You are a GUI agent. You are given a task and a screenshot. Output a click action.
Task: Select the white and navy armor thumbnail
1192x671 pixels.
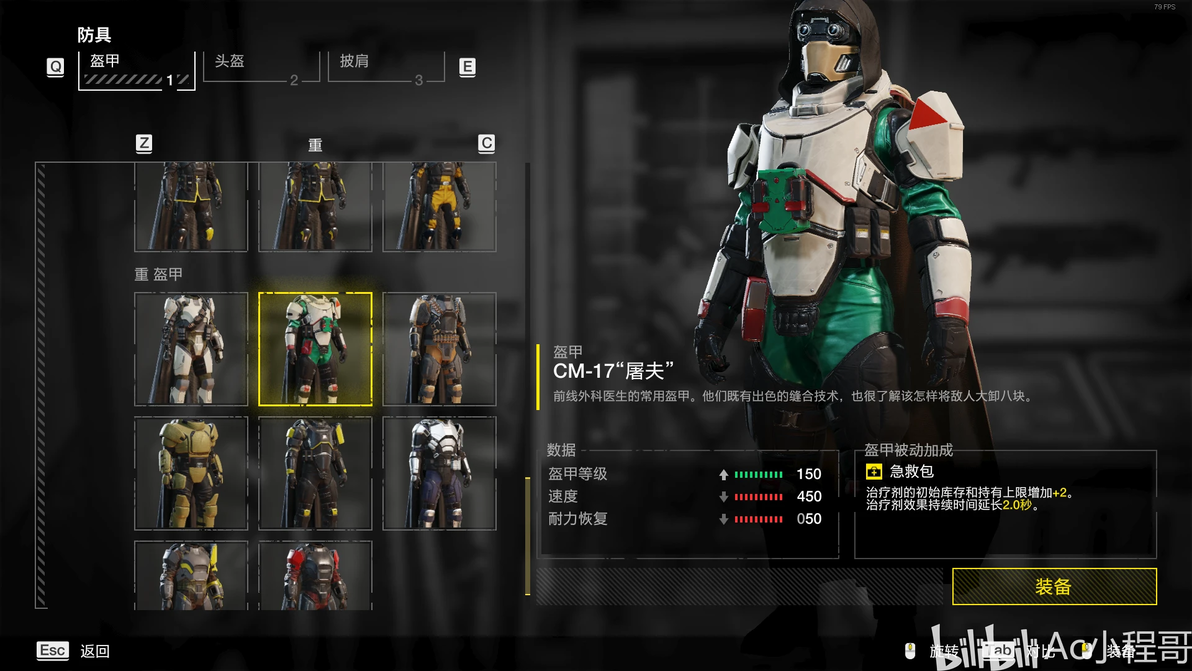(x=439, y=473)
